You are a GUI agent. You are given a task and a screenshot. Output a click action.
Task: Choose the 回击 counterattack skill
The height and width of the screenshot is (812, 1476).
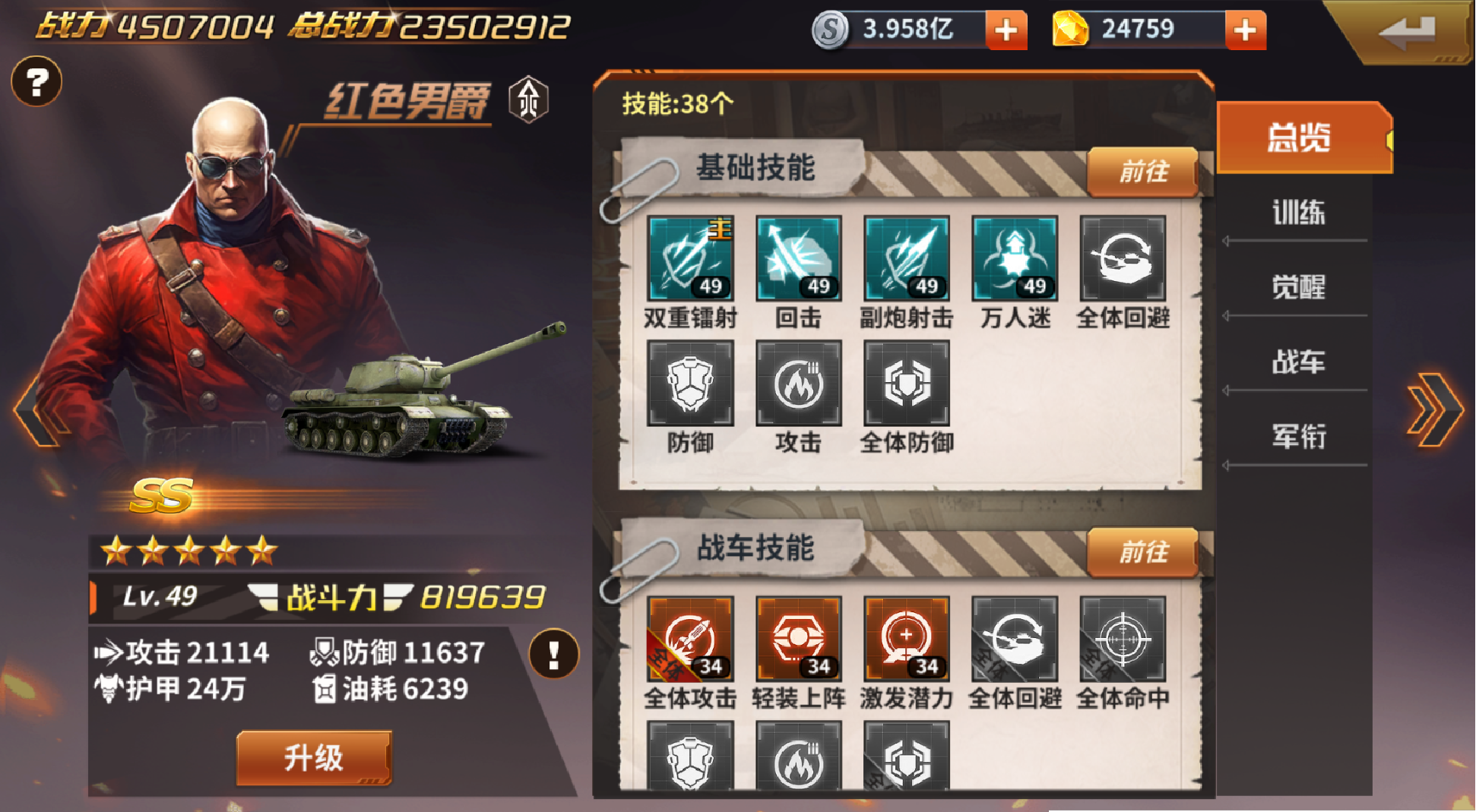point(798,258)
